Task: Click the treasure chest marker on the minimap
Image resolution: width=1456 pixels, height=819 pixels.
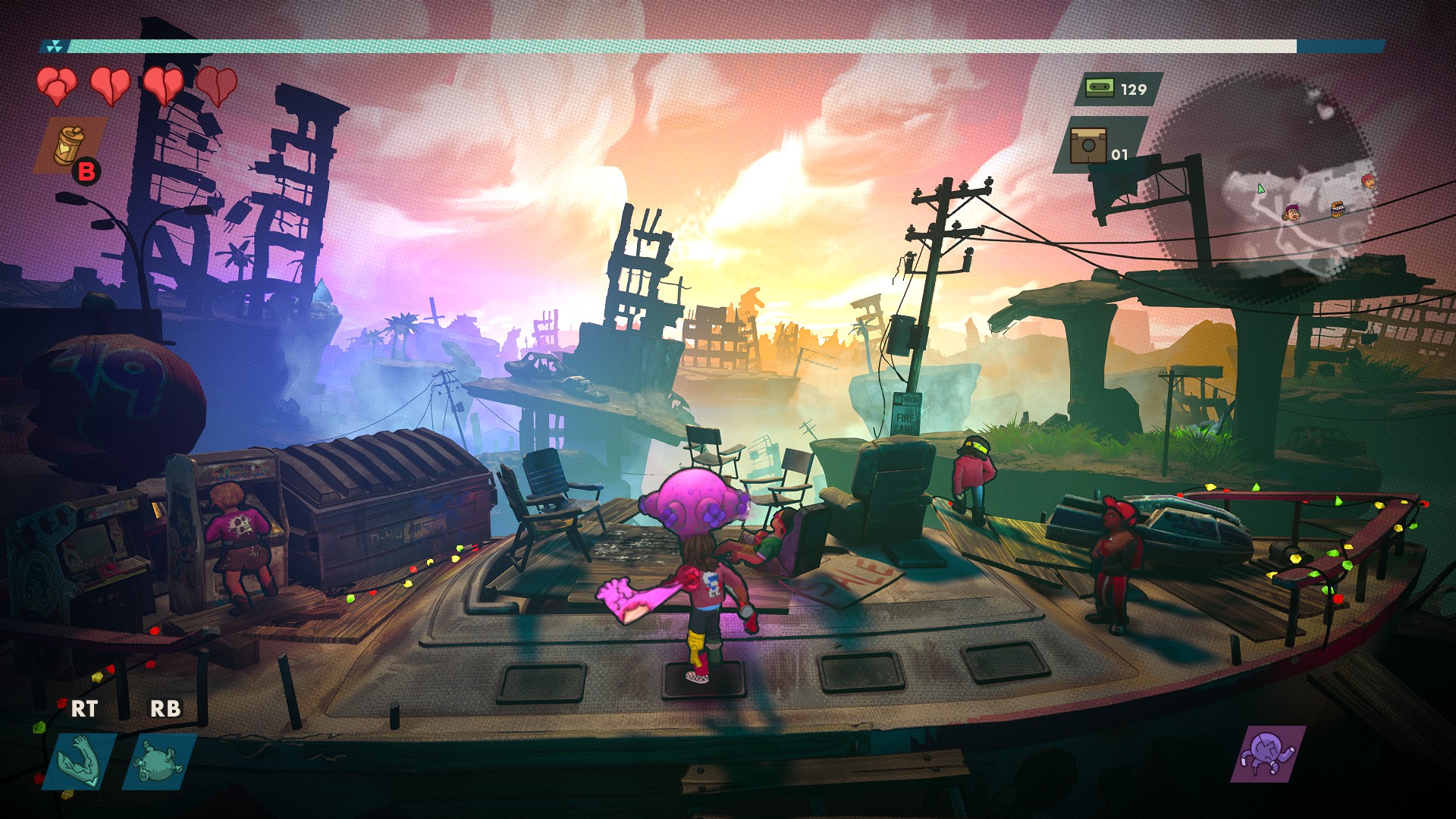Action: (x=1338, y=207)
